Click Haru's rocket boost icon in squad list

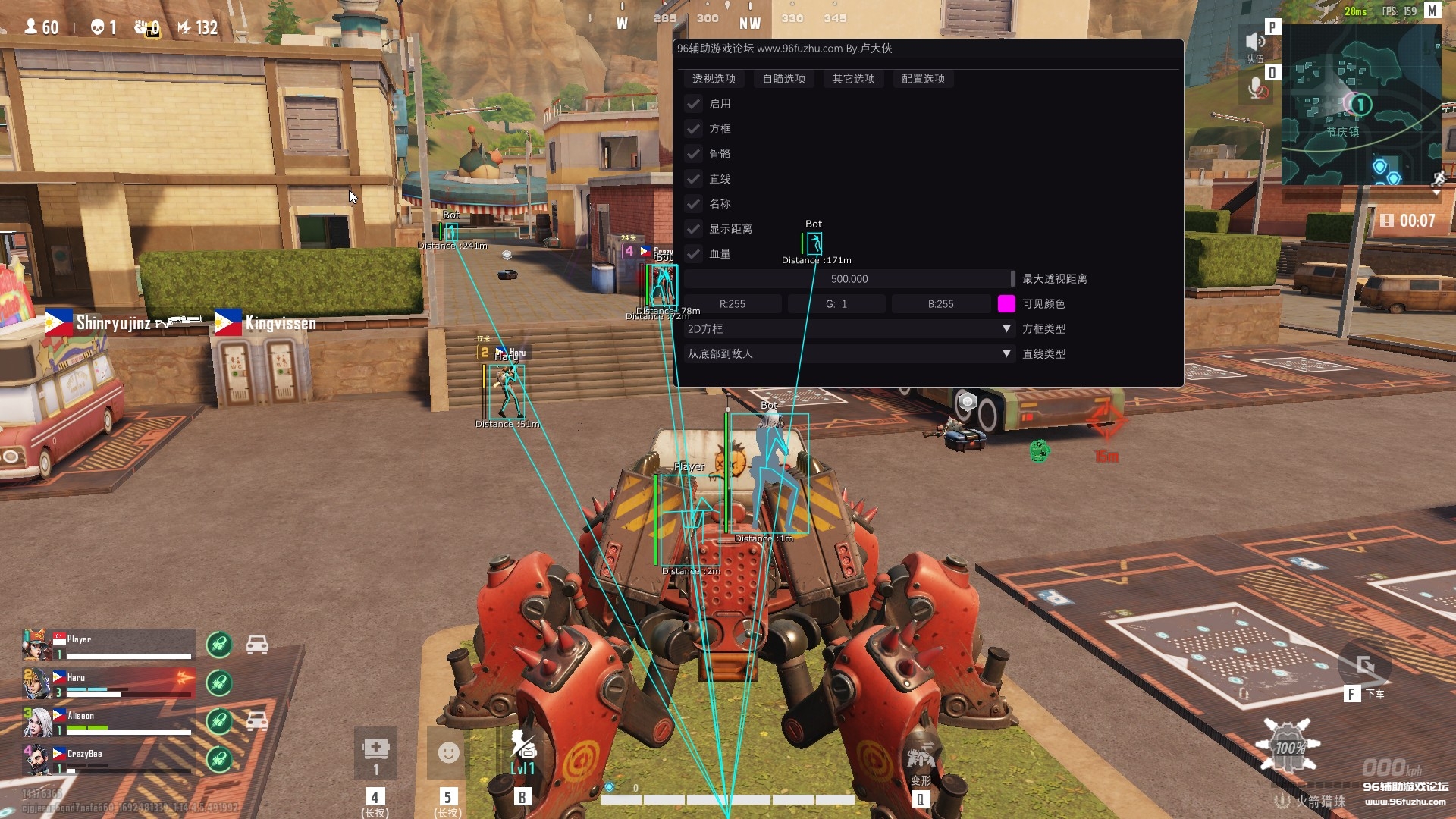pos(218,682)
